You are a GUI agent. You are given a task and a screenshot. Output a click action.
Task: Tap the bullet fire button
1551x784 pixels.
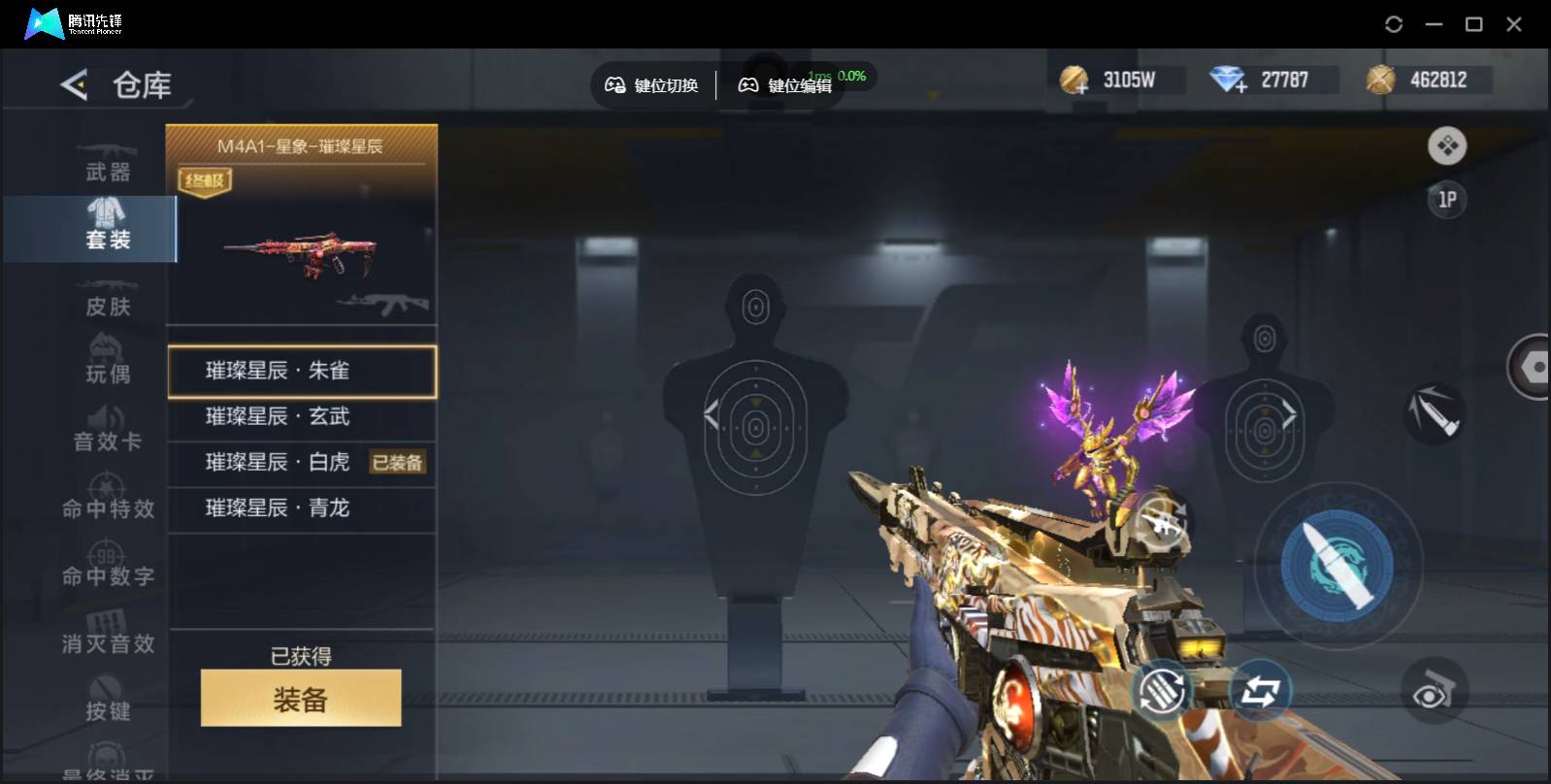pos(1336,565)
